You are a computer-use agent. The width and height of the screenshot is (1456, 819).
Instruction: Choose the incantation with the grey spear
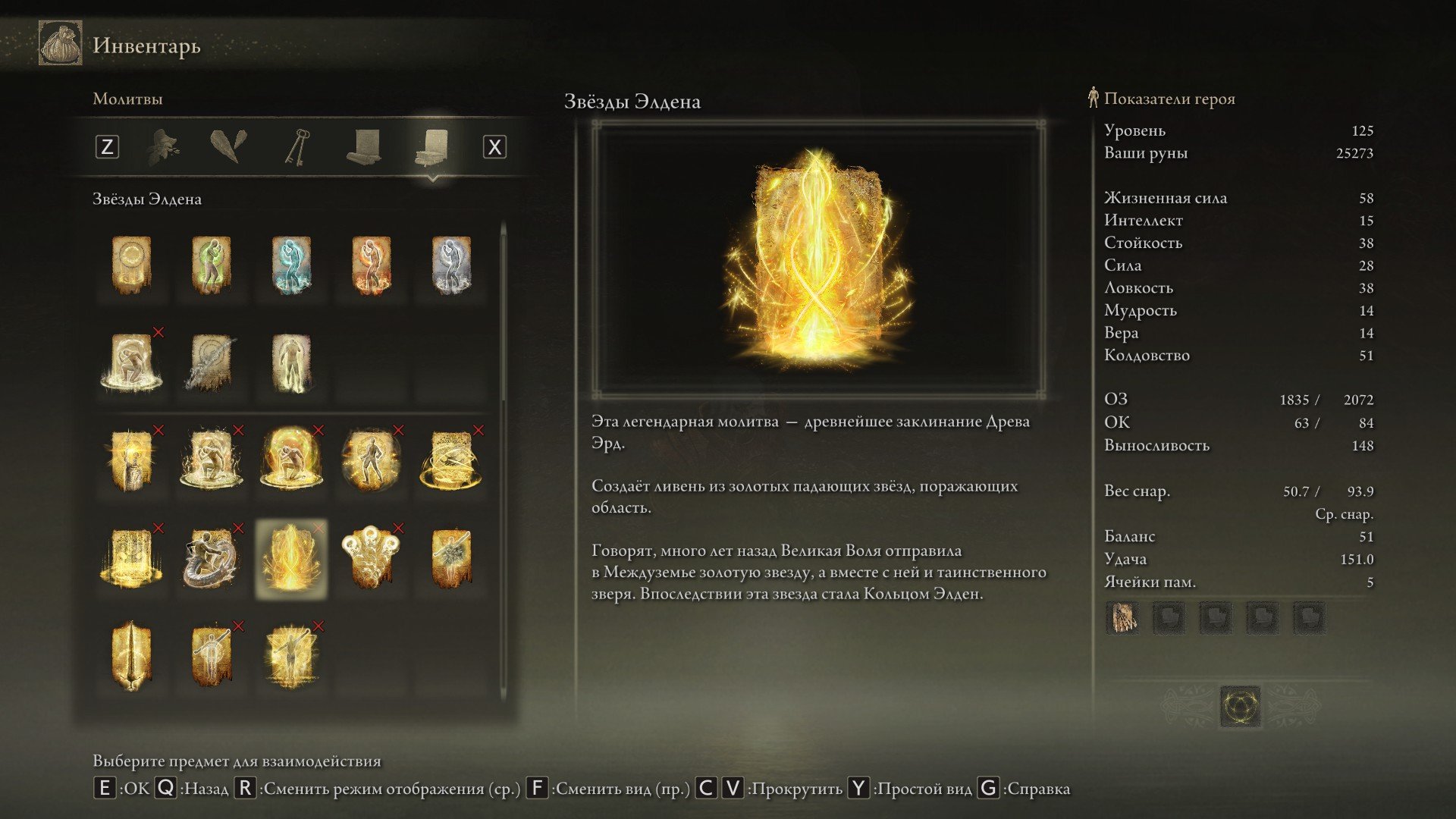[x=211, y=362]
